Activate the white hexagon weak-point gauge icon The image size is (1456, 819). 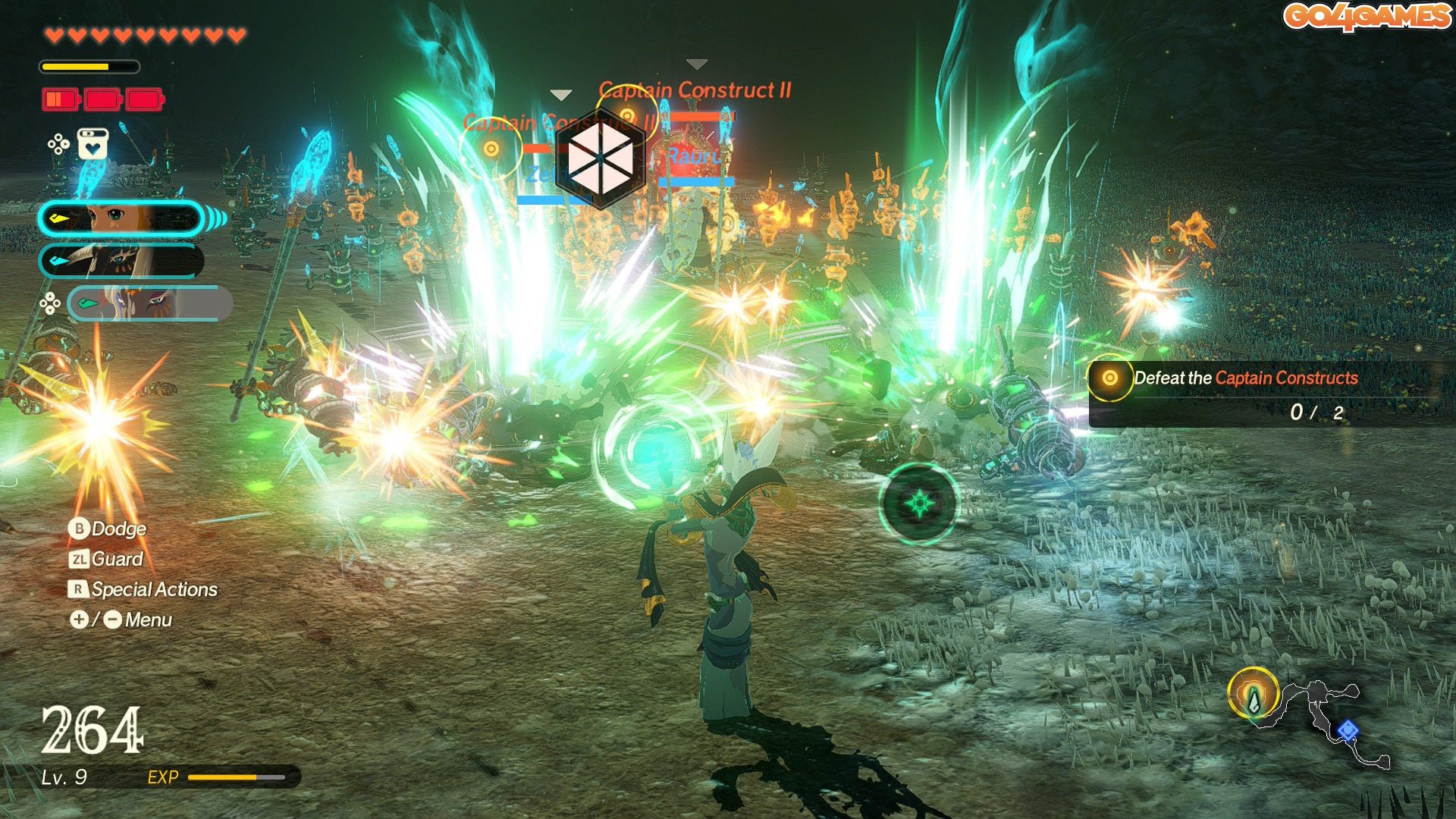[x=600, y=158]
